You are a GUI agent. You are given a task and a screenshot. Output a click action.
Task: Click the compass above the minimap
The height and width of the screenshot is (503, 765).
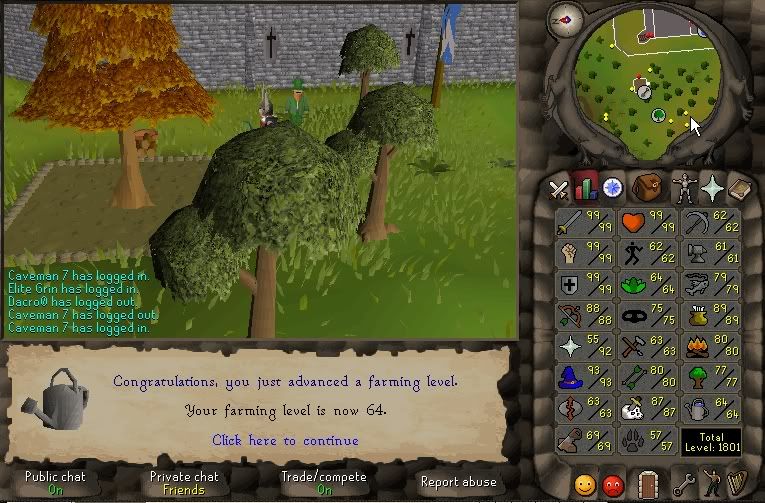pyautogui.click(x=566, y=18)
